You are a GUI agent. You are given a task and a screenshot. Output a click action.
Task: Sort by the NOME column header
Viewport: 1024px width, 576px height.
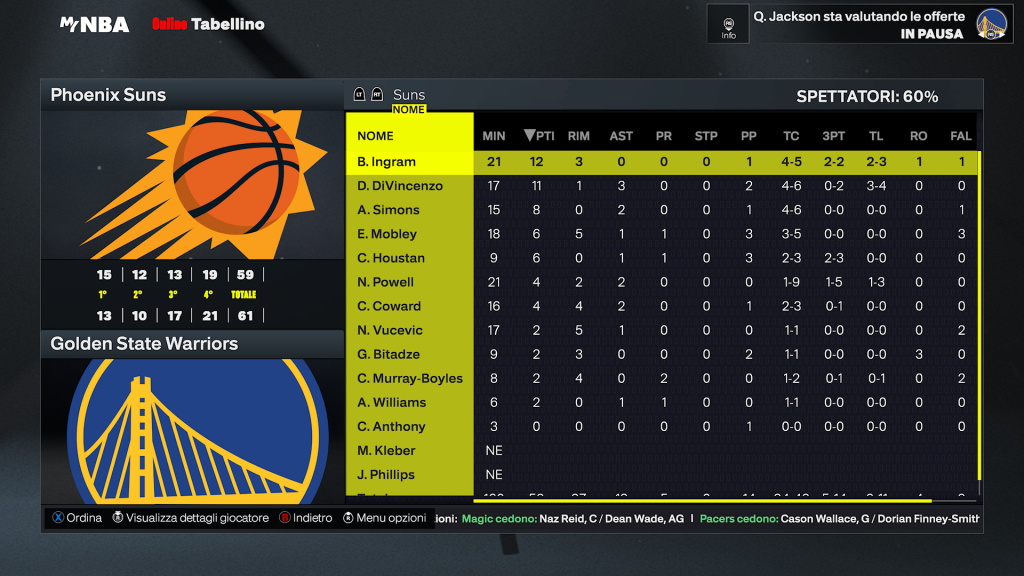[x=376, y=136]
